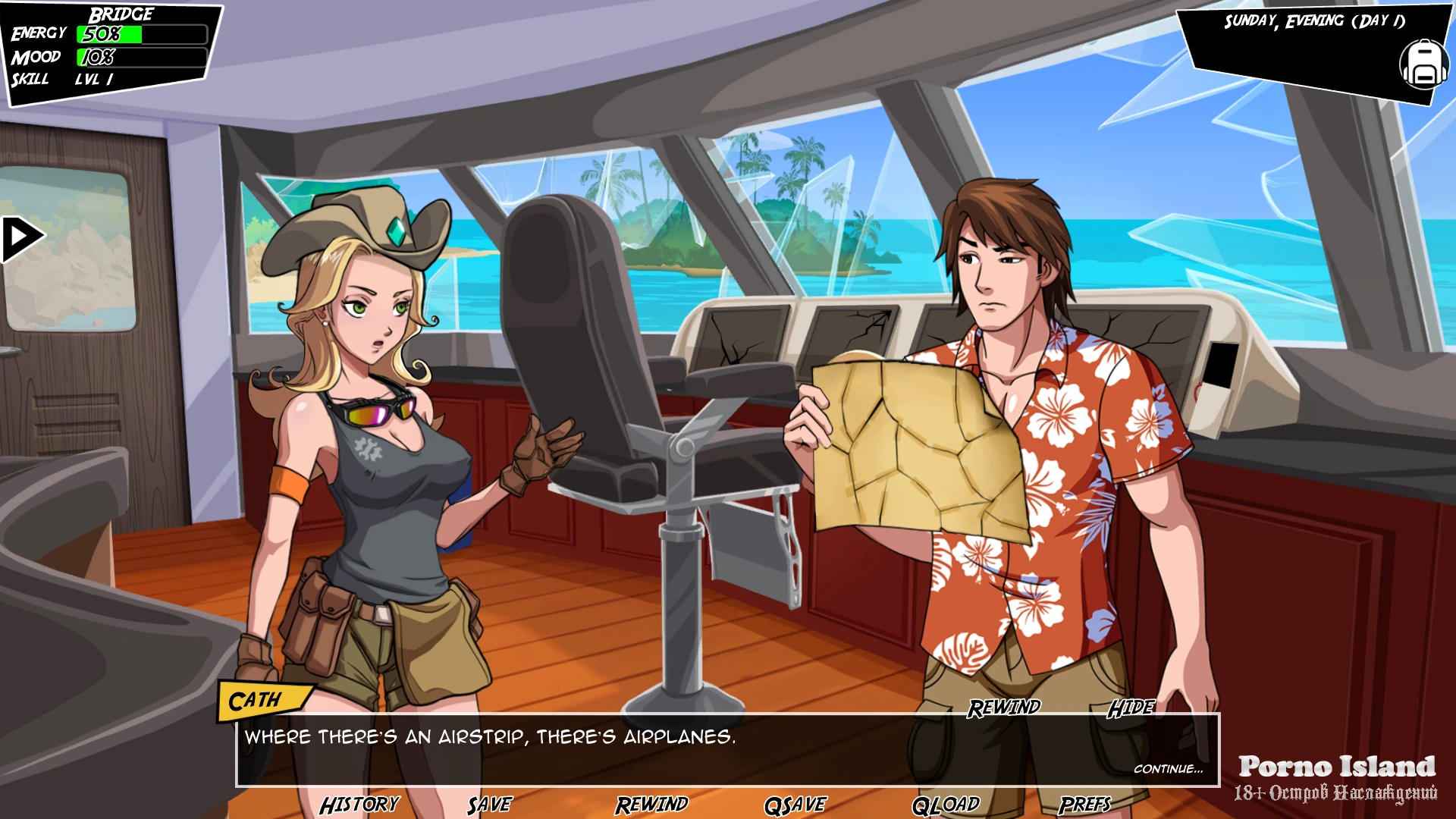
Task: Click the Rewind button beside Hide
Action: coord(1003,708)
